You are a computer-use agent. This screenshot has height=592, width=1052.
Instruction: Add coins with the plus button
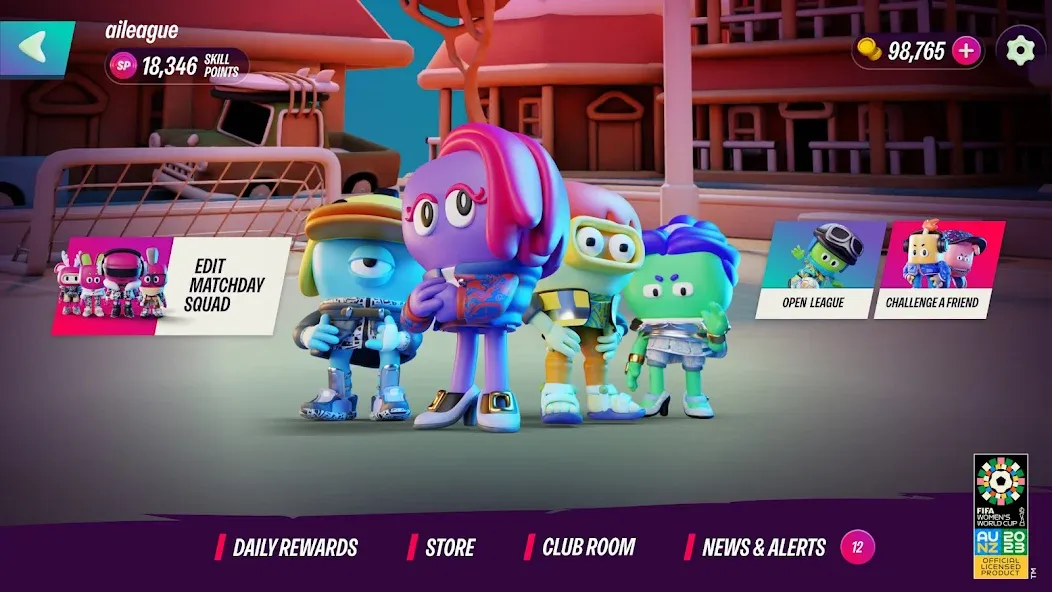[x=966, y=51]
